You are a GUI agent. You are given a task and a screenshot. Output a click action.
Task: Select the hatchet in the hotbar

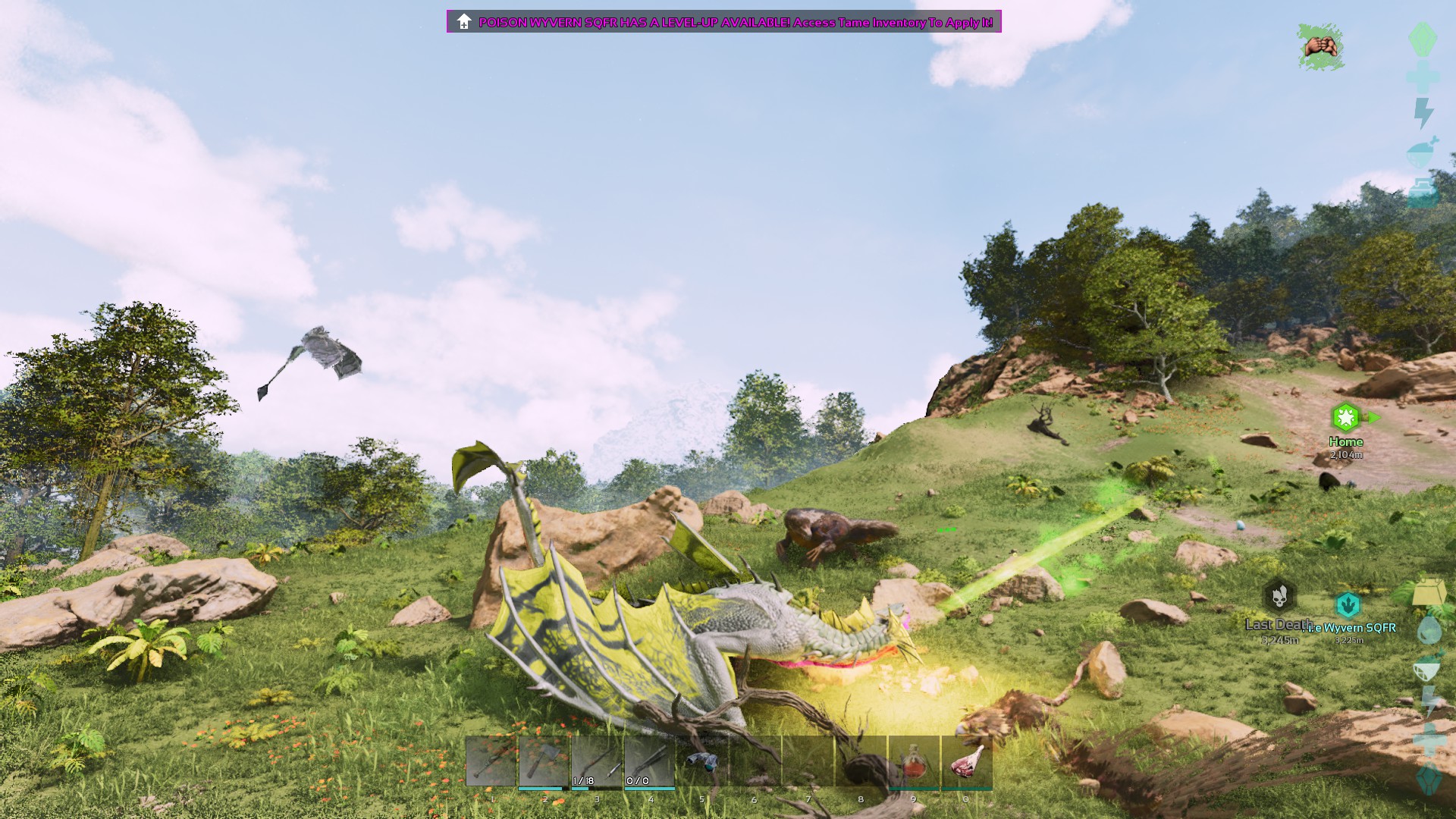[x=544, y=761]
